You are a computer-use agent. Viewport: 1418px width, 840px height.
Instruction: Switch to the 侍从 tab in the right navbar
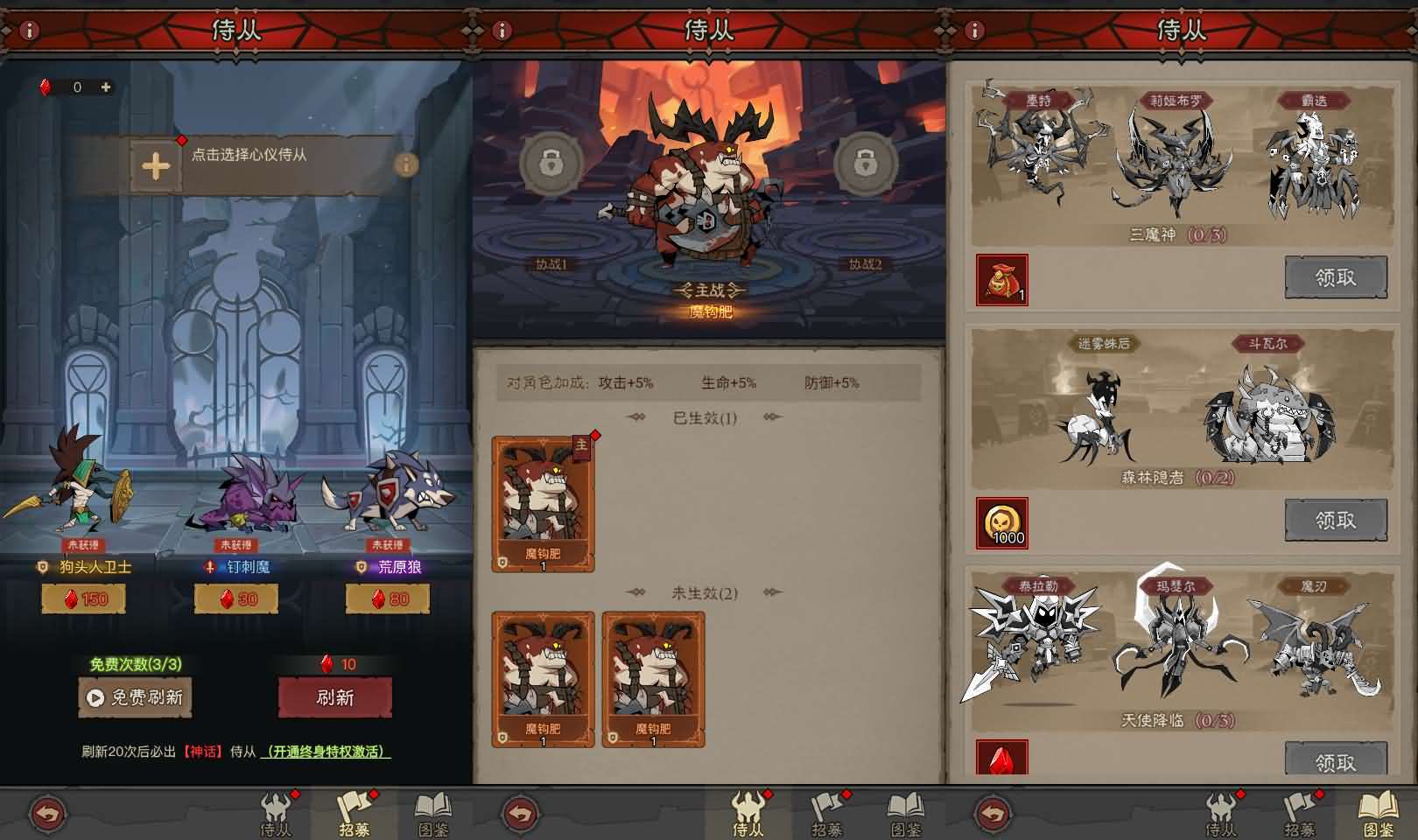(1223, 812)
